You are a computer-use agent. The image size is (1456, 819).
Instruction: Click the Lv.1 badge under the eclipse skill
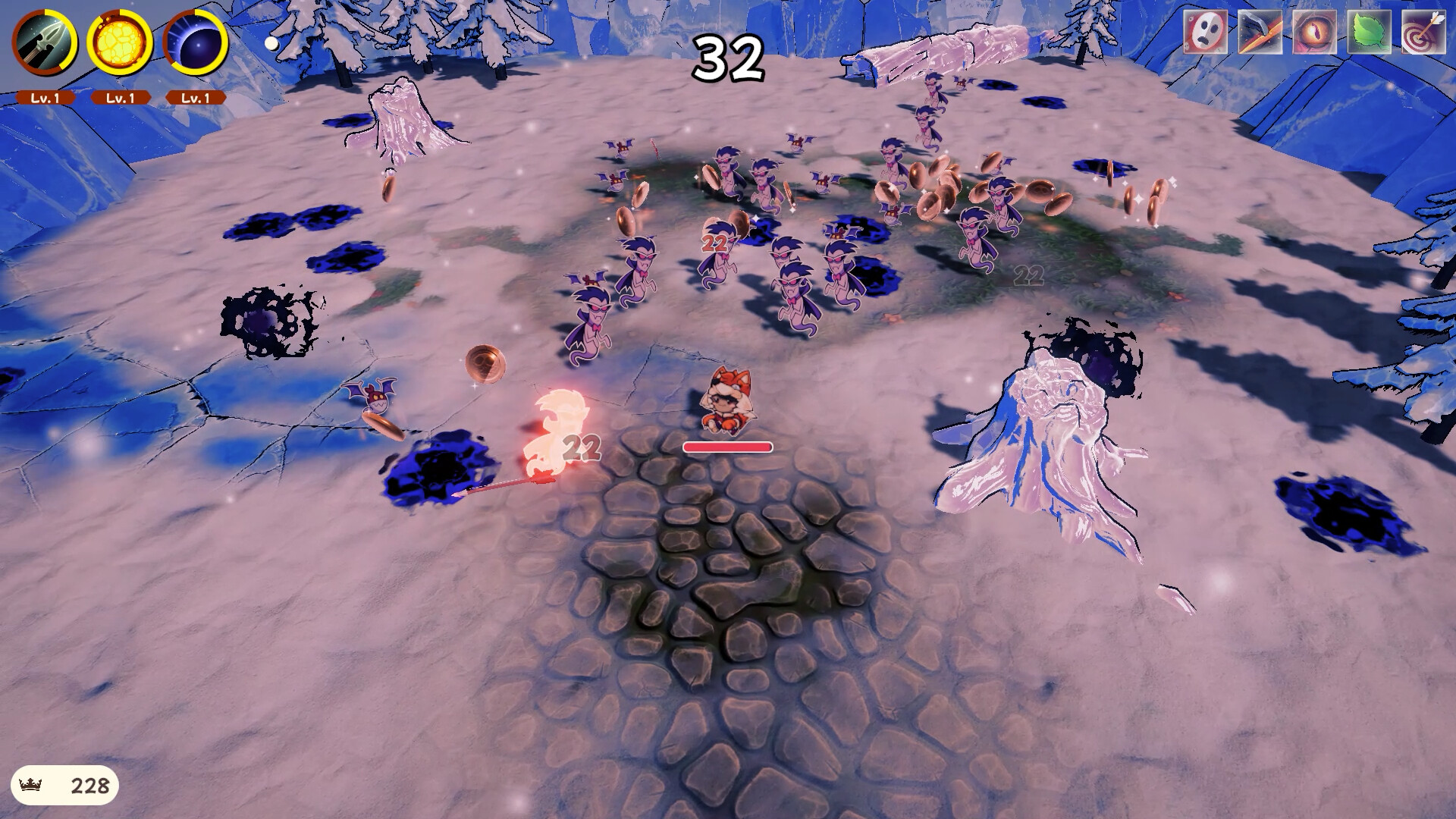point(194,97)
